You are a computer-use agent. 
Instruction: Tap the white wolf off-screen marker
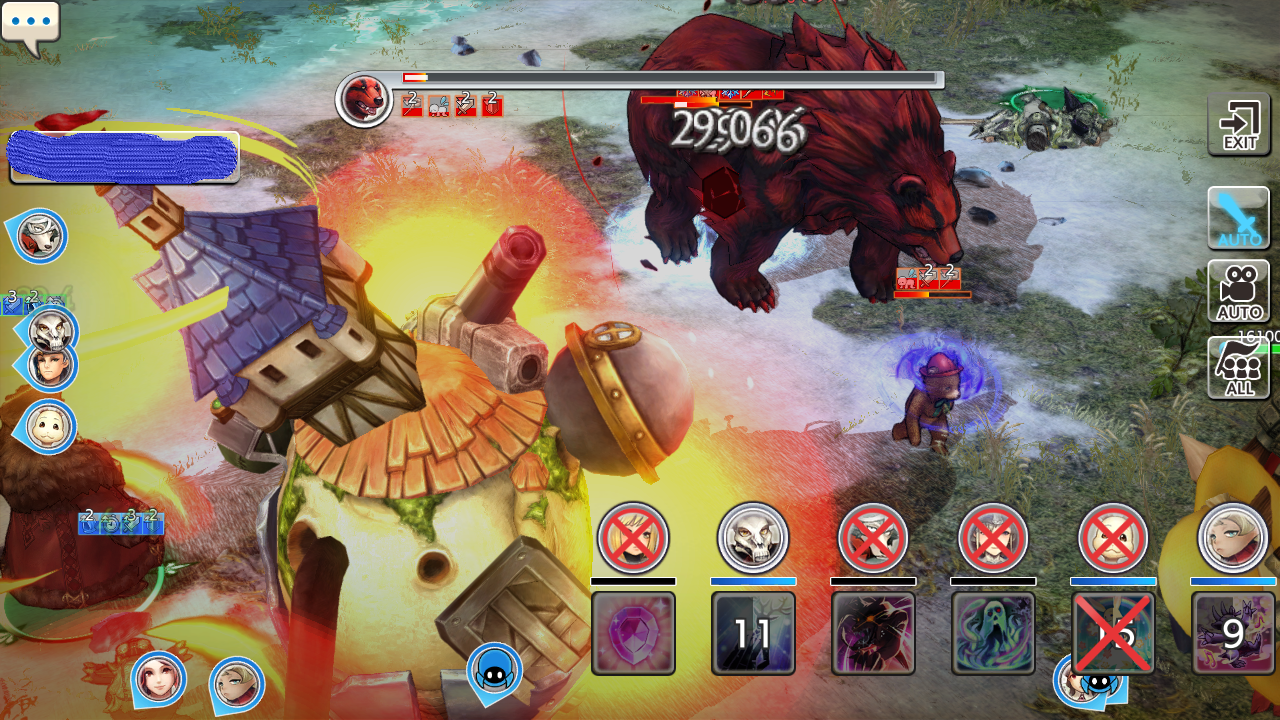(x=41, y=237)
